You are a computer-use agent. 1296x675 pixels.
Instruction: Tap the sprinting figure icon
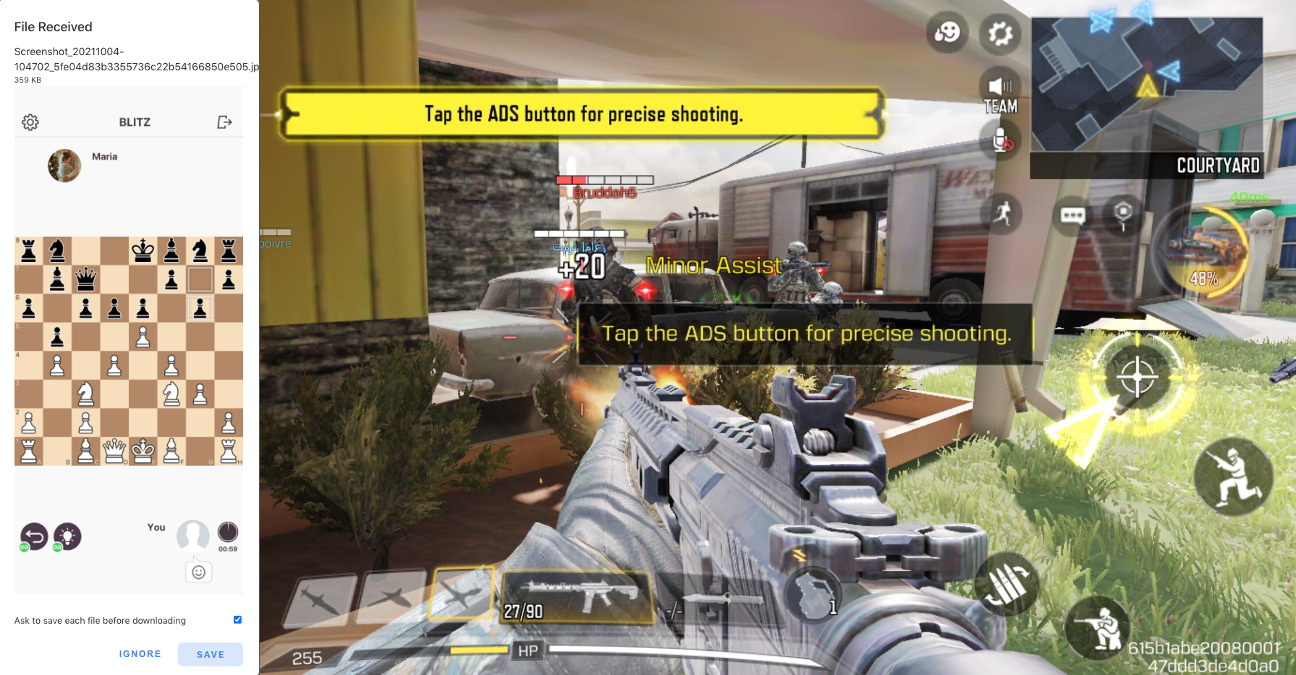(x=1001, y=213)
